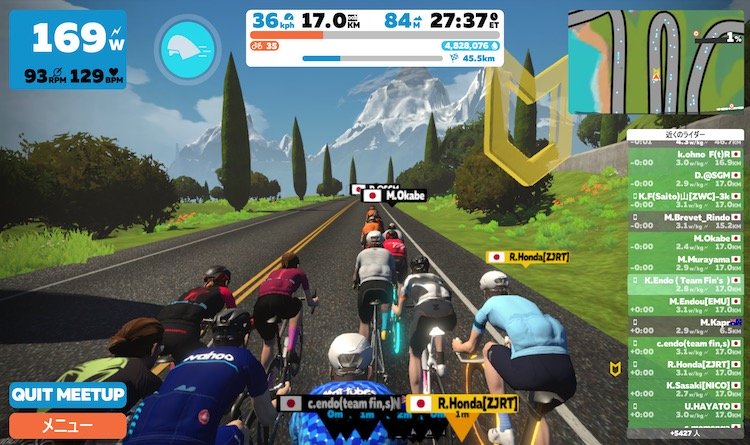Screen dimensions: 750x445
Task: Click the QUIT MEETUP button
Action: tap(68, 395)
